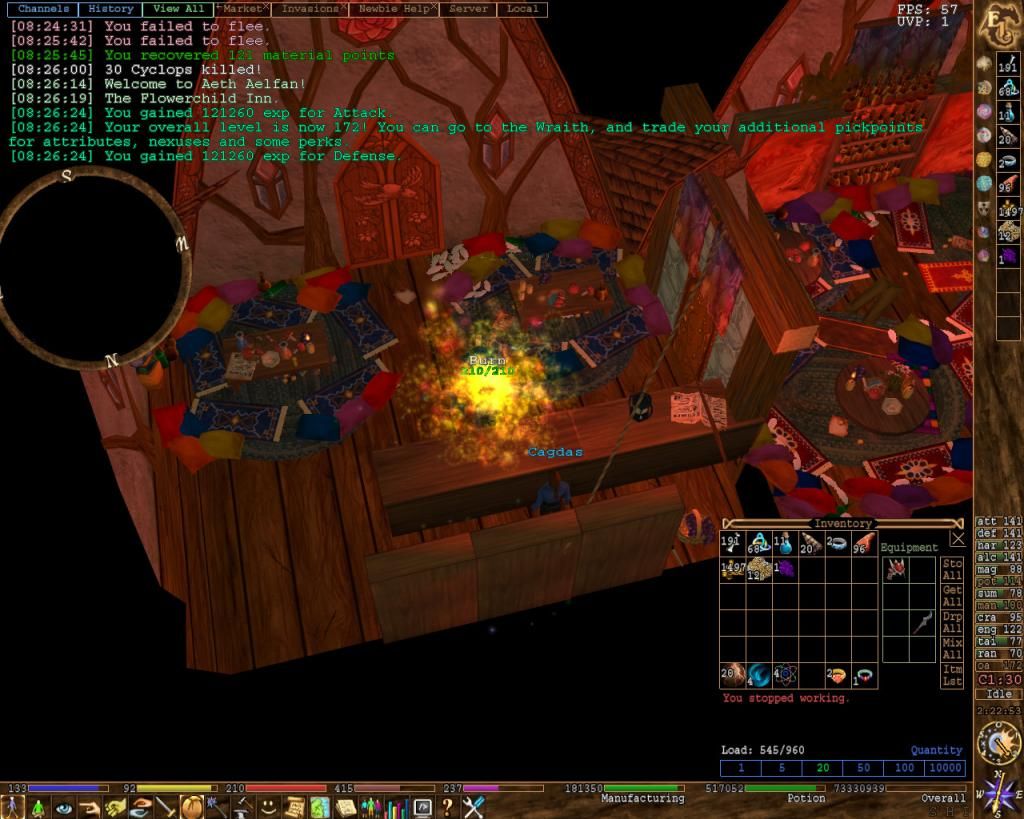The image size is (1024, 819).
Task: Click the Sto All button
Action: 952,570
